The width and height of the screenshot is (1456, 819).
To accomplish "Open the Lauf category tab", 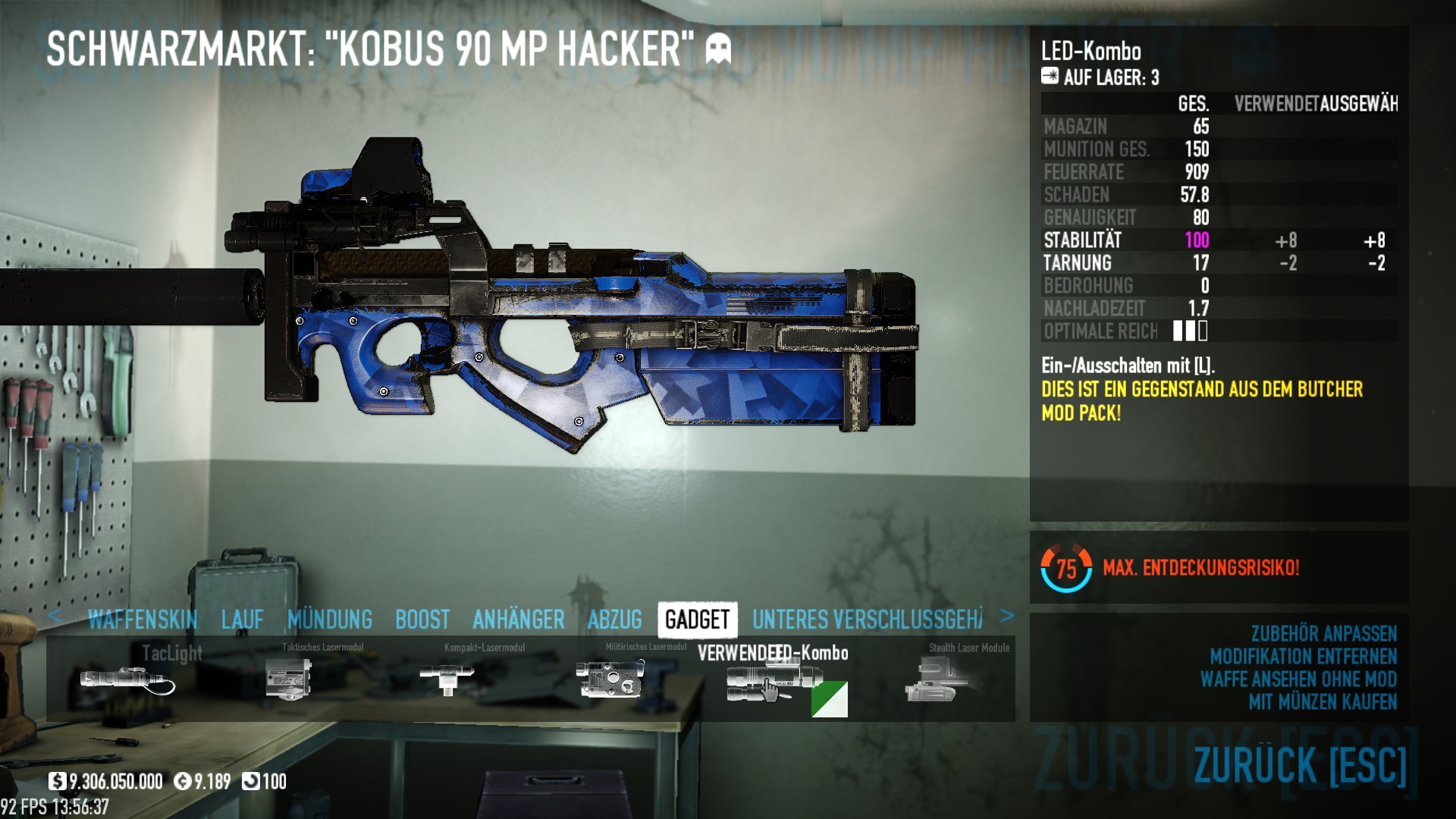I will click(x=243, y=620).
